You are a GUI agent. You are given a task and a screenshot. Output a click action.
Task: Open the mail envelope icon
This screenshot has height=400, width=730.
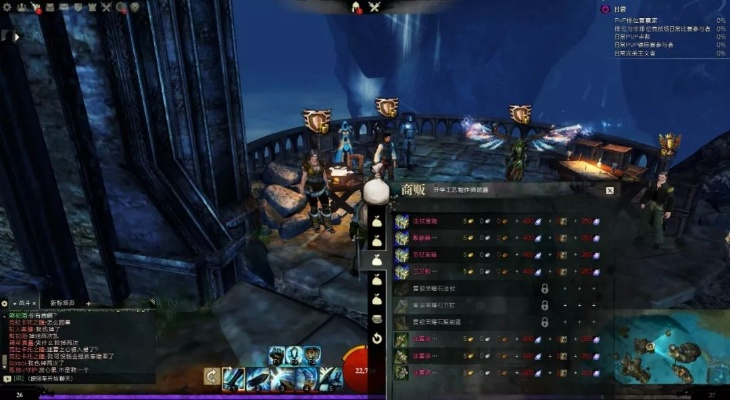pyautogui.click(x=64, y=7)
